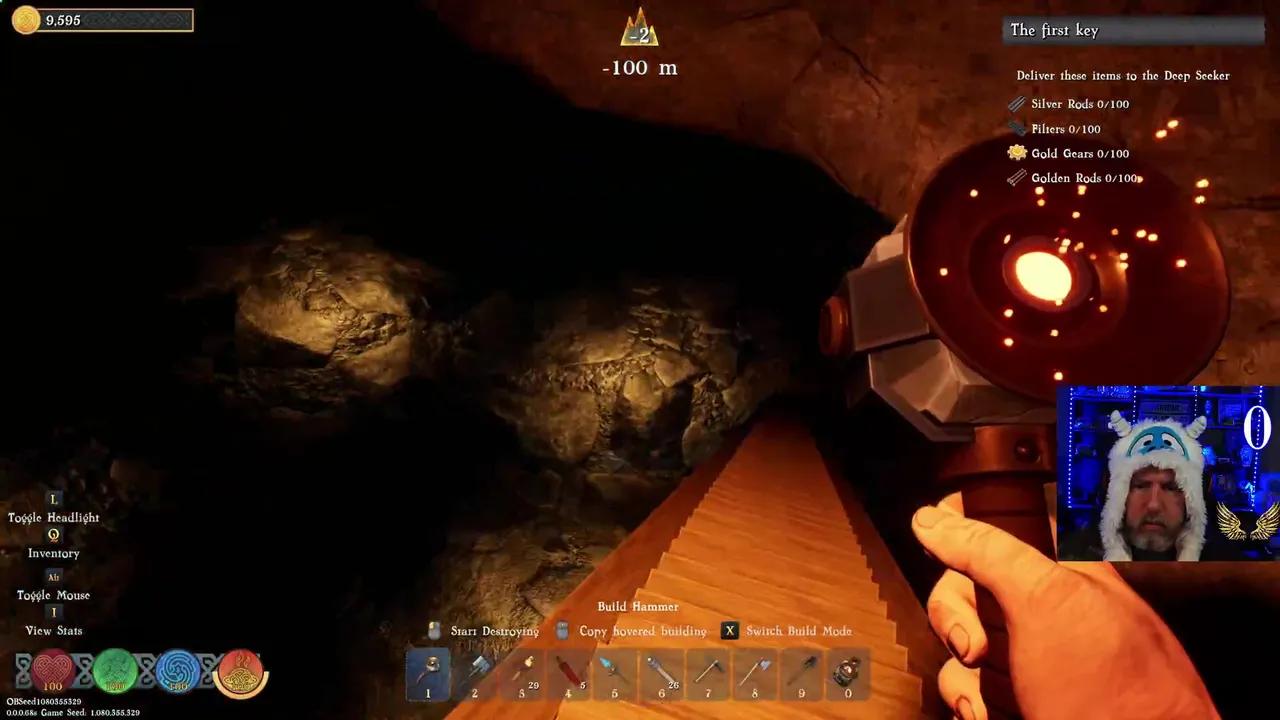
Task: Open the Inventory menu entry
Action: pos(53,553)
